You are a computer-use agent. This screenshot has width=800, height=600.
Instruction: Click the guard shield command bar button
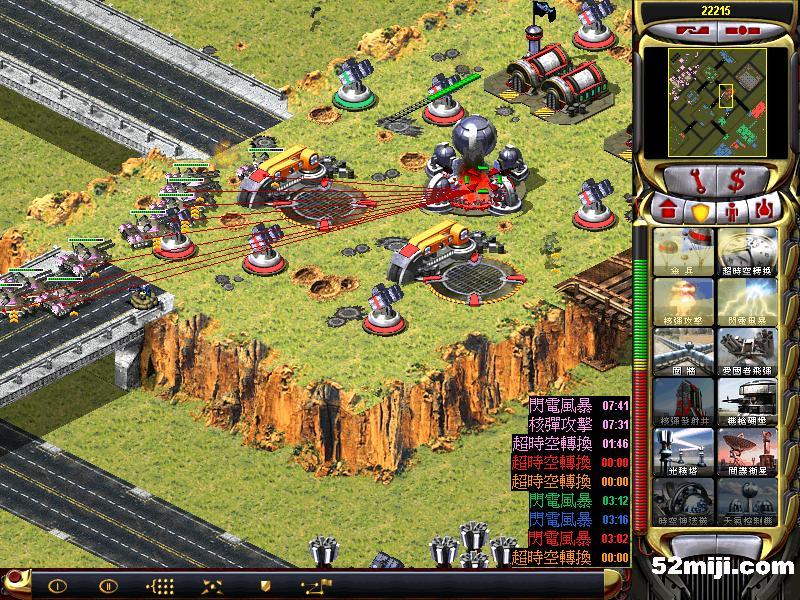(x=265, y=585)
